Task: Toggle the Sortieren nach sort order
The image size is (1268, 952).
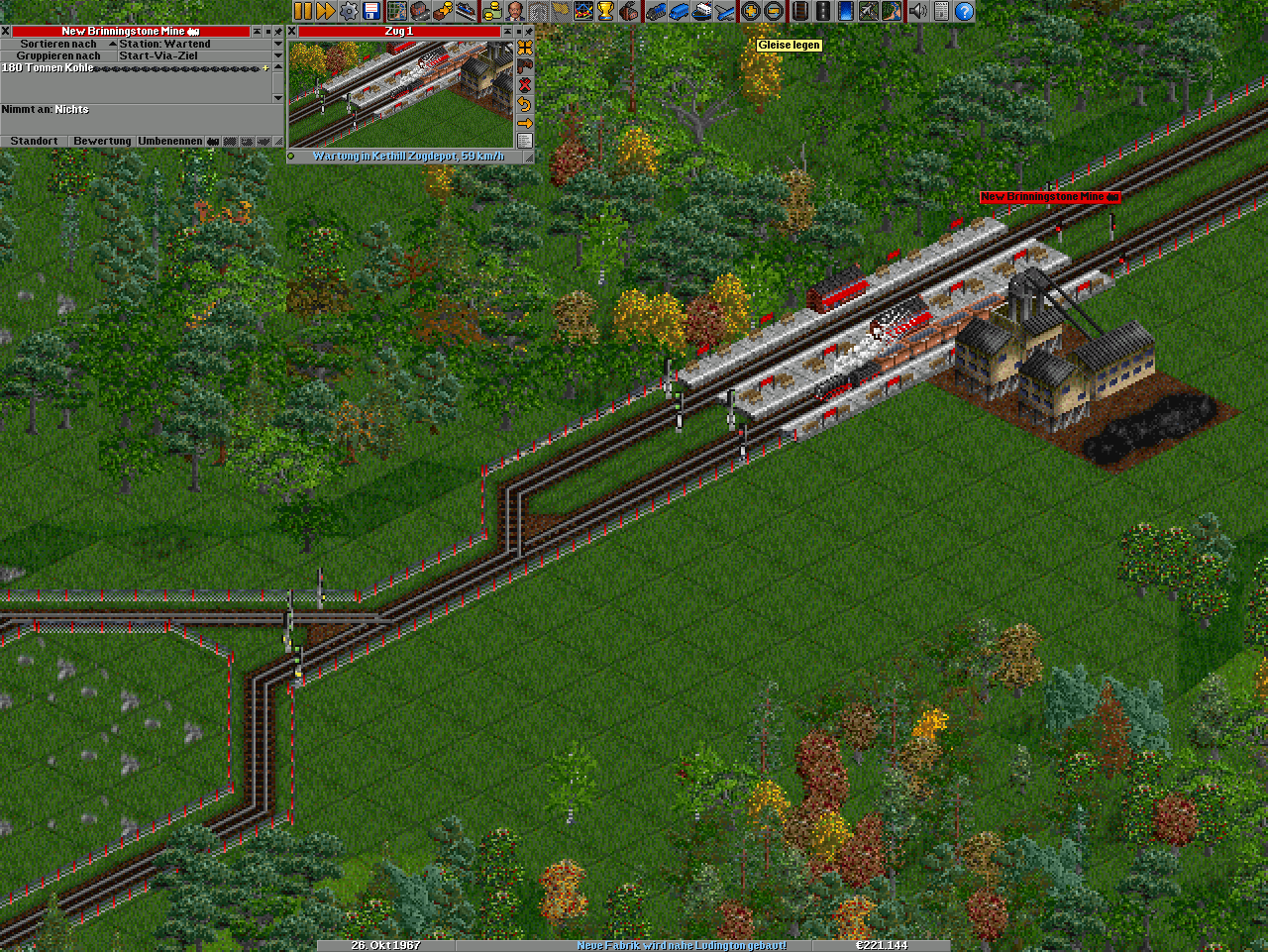Action: coord(58,45)
